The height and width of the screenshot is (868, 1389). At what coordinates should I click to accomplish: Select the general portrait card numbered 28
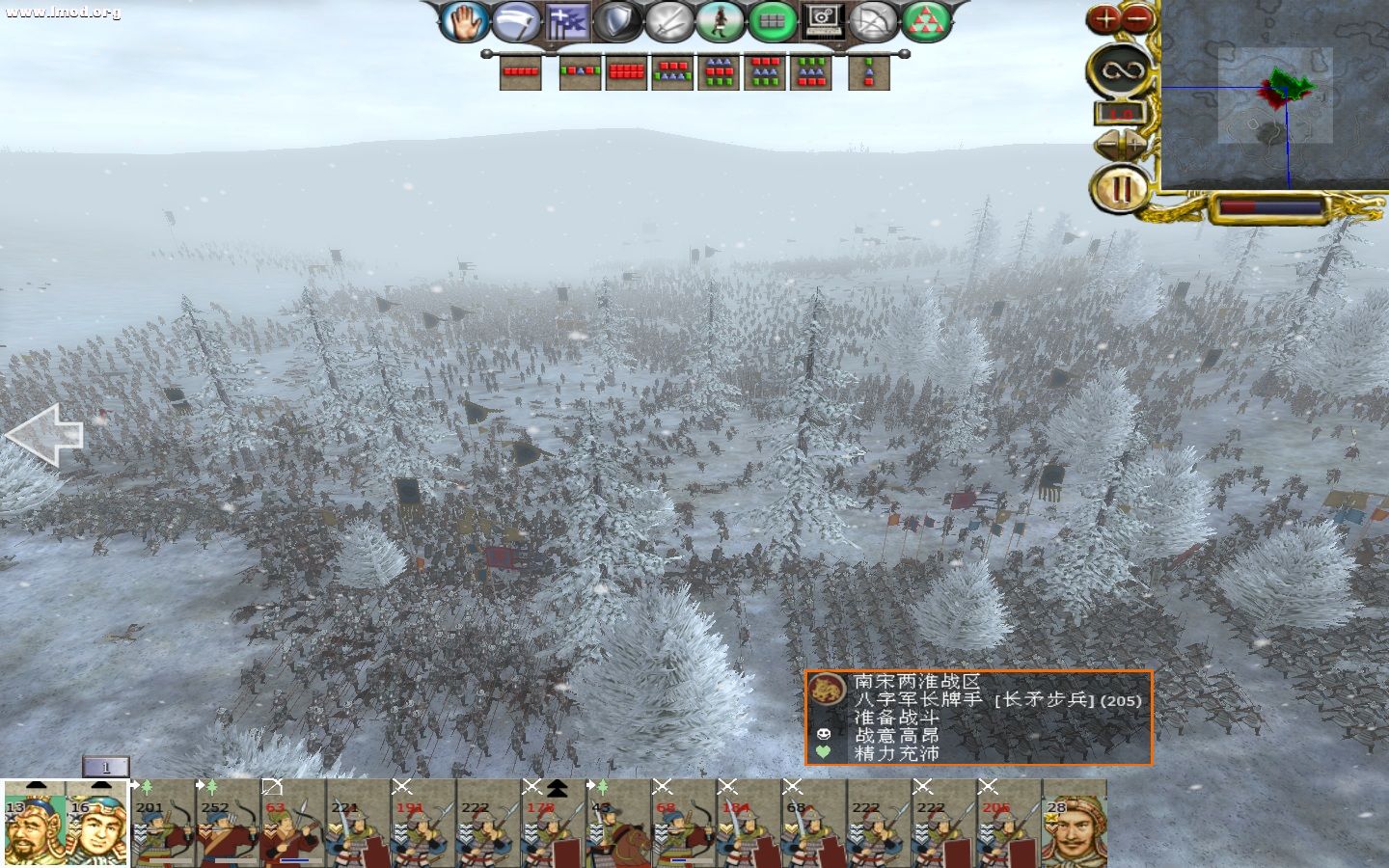[1075, 825]
